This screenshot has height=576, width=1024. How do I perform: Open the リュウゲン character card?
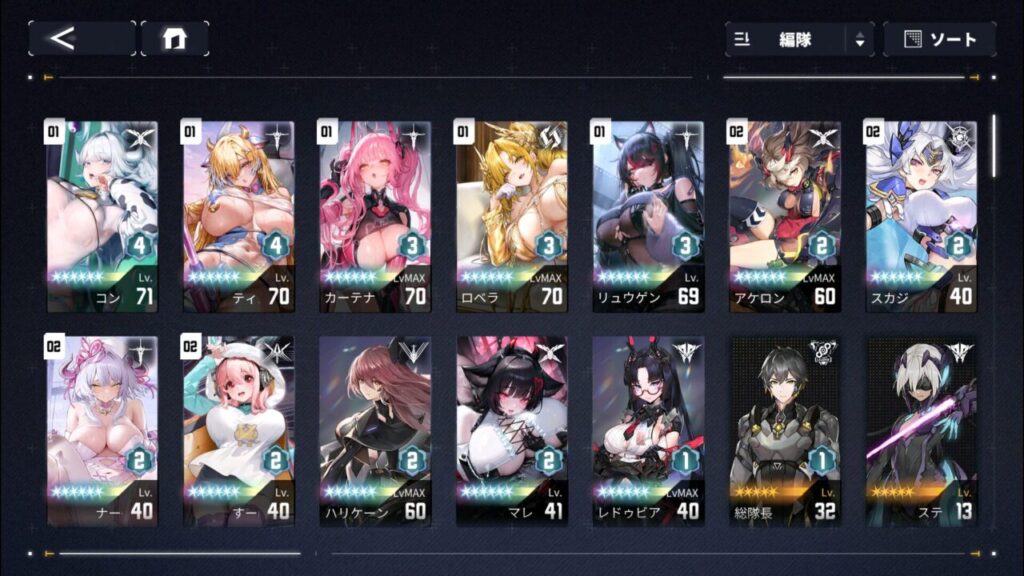click(648, 216)
